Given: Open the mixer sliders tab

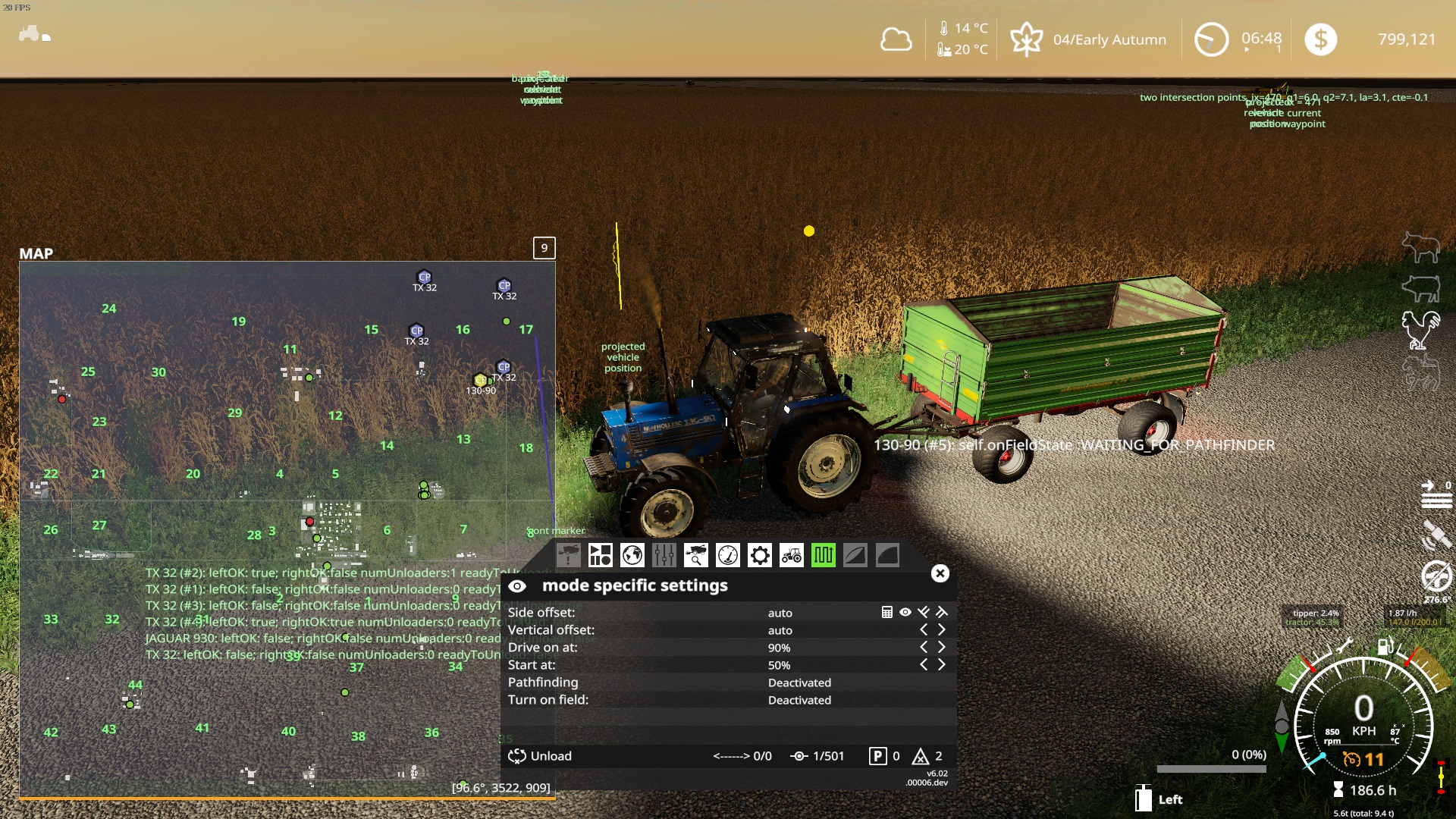Looking at the screenshot, I should [x=664, y=556].
